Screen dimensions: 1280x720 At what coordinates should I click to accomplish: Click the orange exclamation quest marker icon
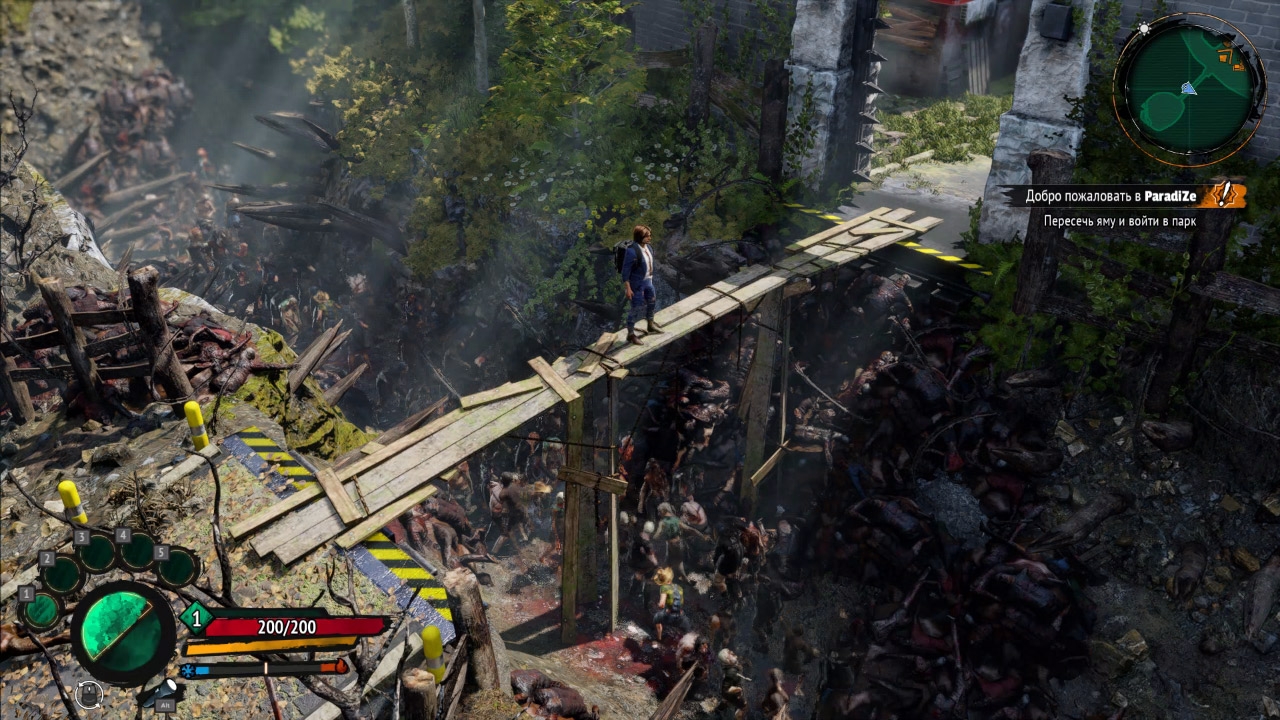click(1222, 194)
